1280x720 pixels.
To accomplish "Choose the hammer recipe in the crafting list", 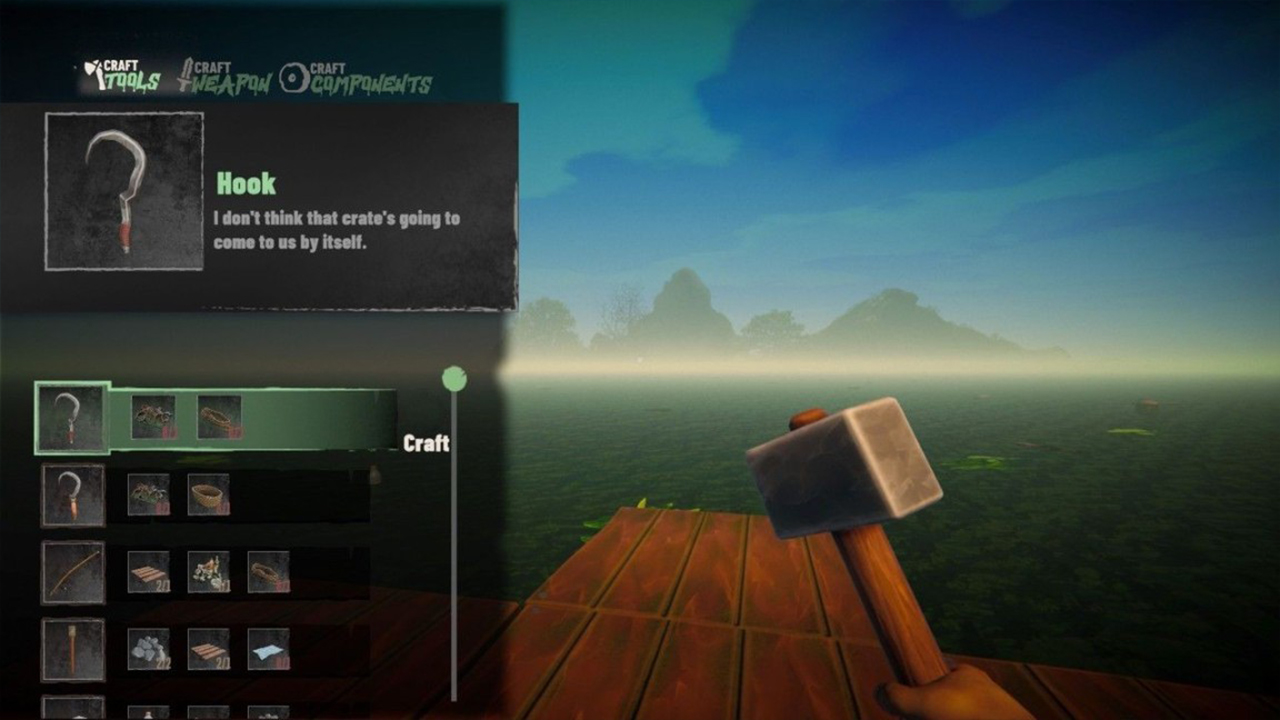I will pos(75,647).
